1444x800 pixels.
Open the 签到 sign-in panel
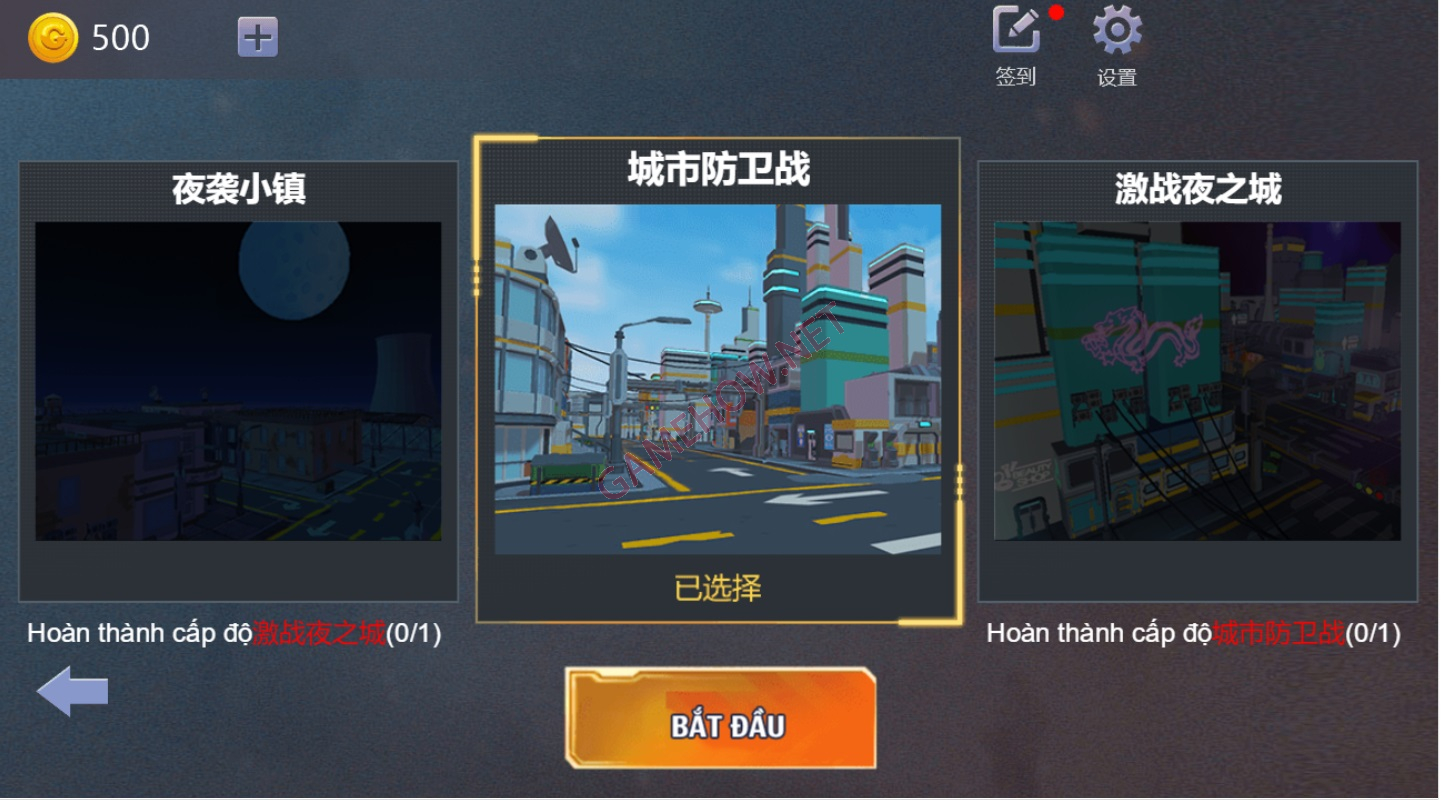(x=1016, y=32)
